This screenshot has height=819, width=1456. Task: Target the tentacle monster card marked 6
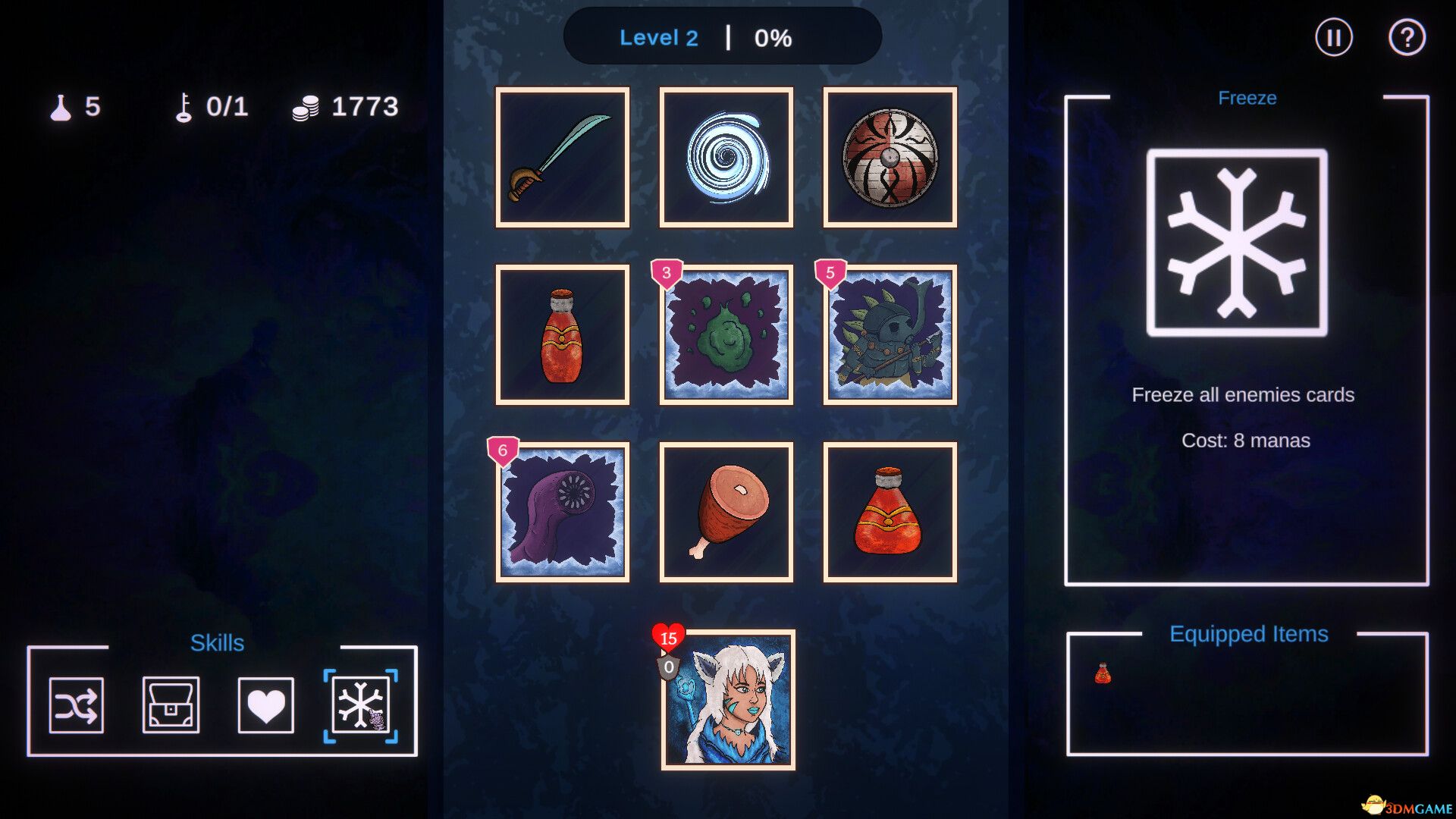tap(562, 511)
